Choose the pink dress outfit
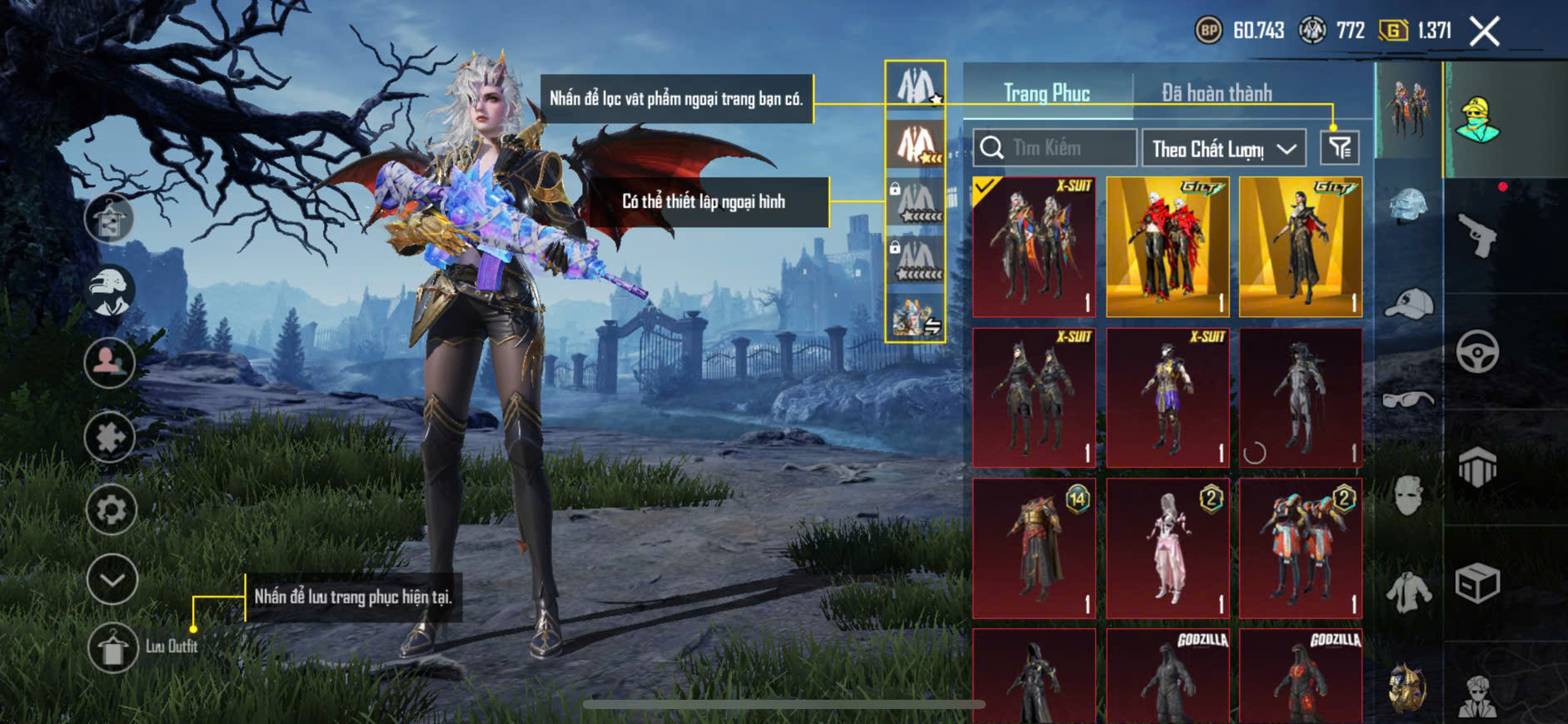The height and width of the screenshot is (724, 1568). (1167, 548)
